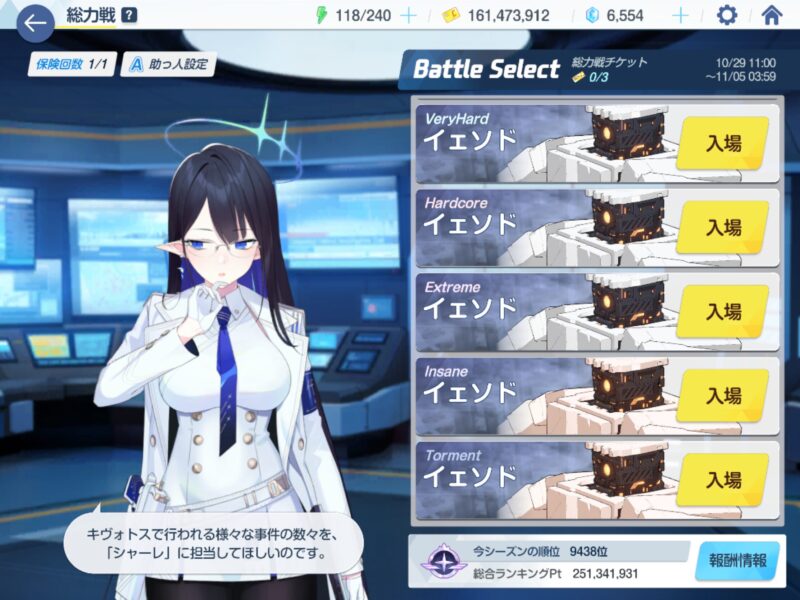The width and height of the screenshot is (800, 600).
Task: Open the gear settings menu
Action: (x=727, y=15)
